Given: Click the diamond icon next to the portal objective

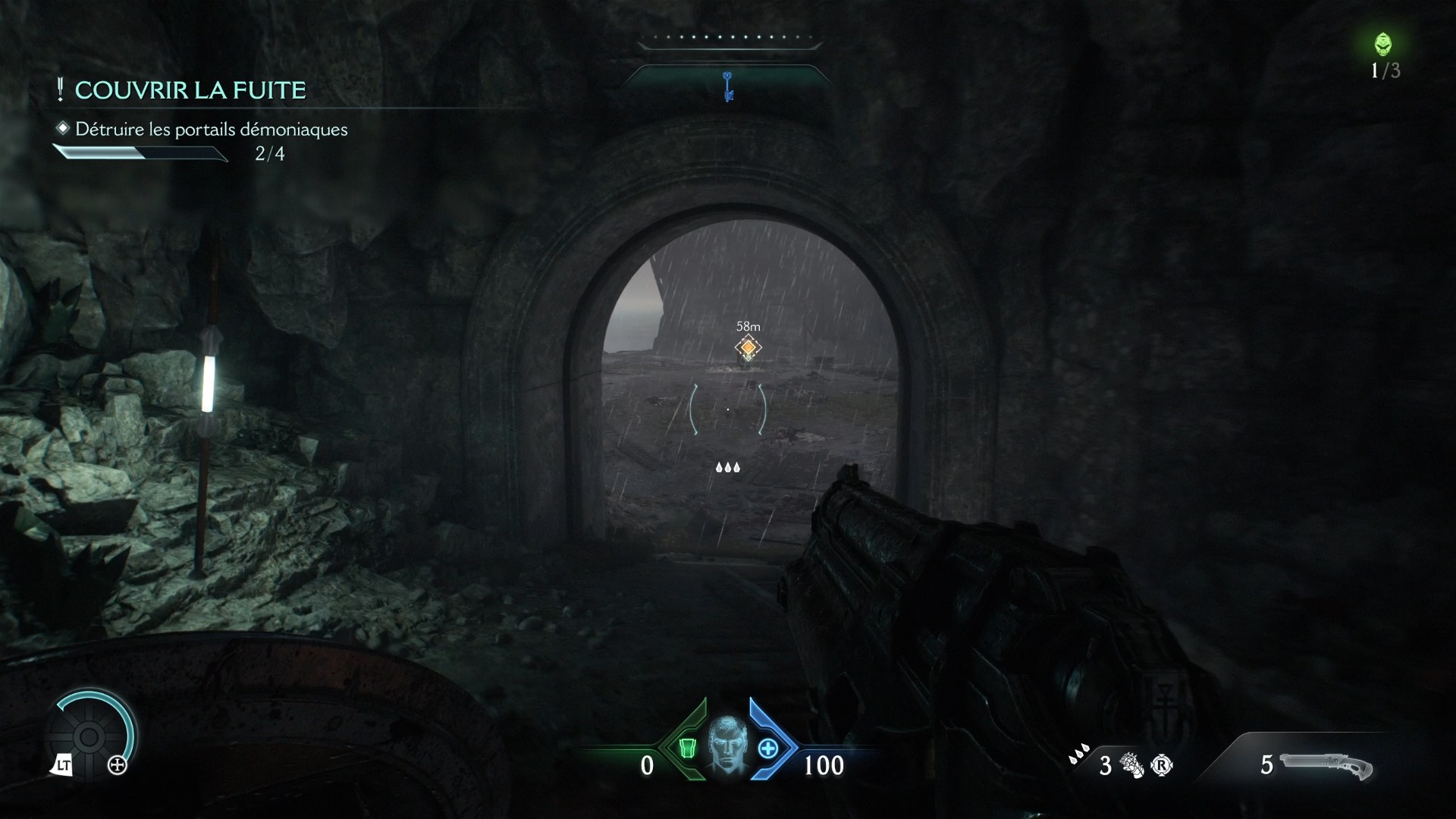Looking at the screenshot, I should [x=62, y=129].
